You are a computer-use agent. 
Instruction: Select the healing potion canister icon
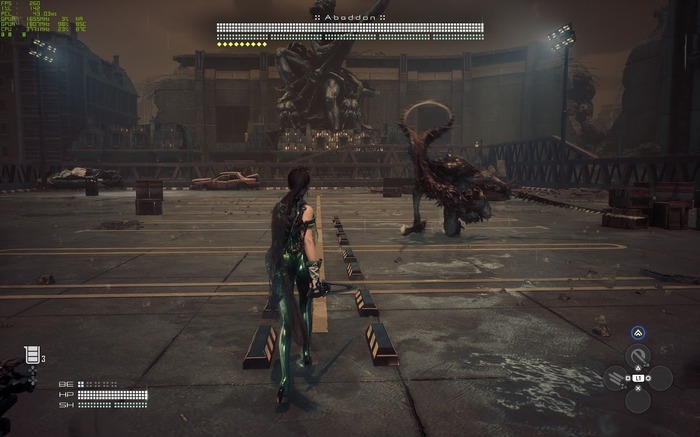pos(32,355)
